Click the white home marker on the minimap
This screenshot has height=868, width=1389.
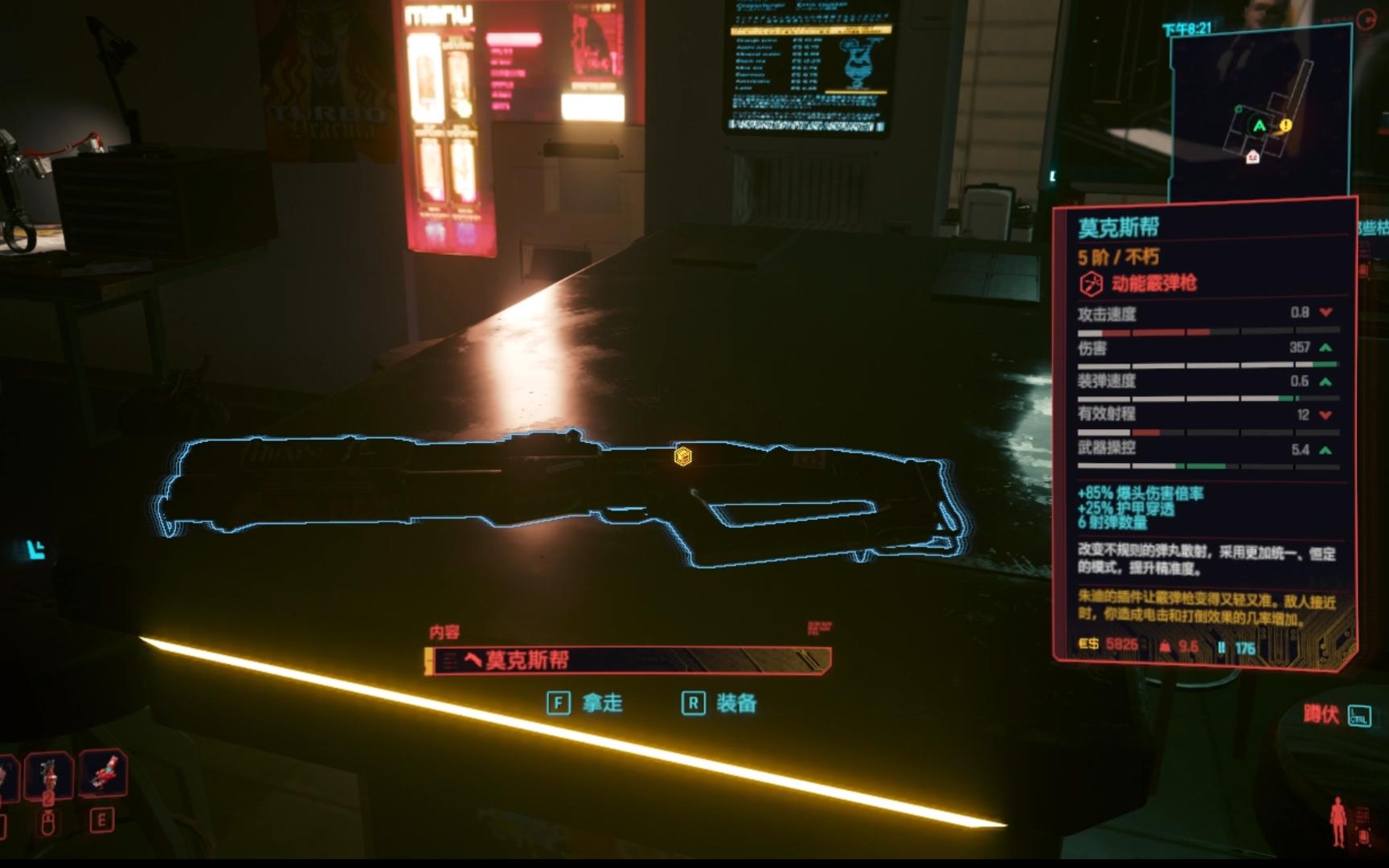point(1252,158)
